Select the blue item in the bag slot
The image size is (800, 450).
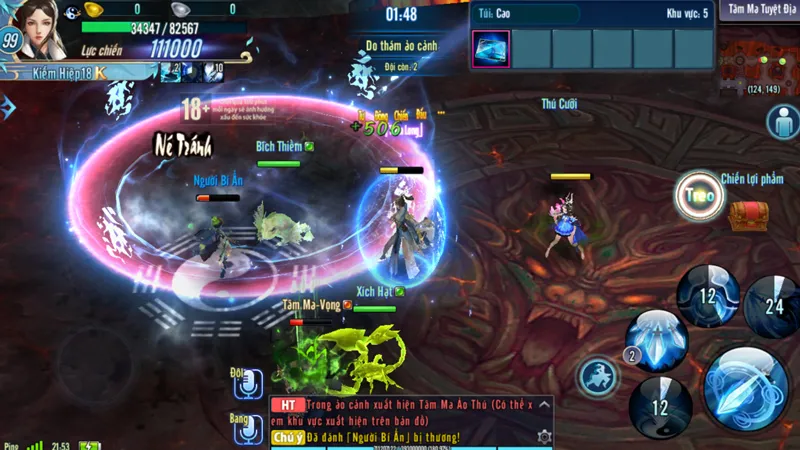point(490,49)
